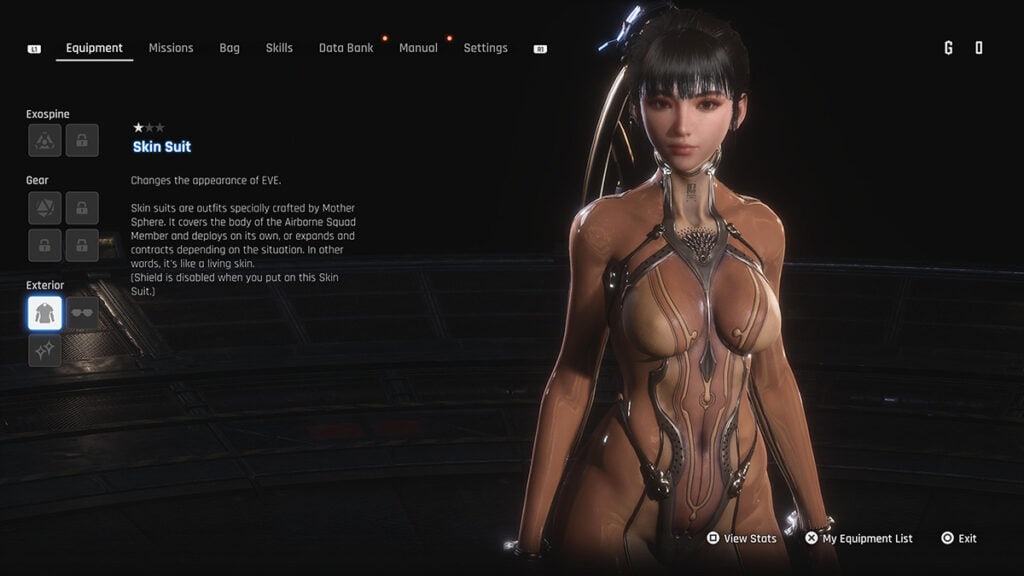
Task: Go to the Bag tab
Action: tap(229, 48)
